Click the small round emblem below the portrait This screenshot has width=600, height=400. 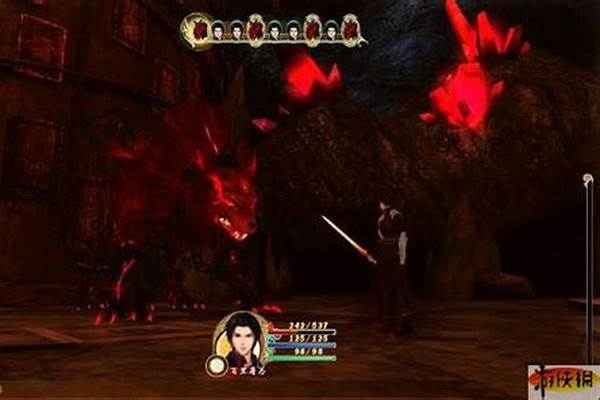click(215, 366)
